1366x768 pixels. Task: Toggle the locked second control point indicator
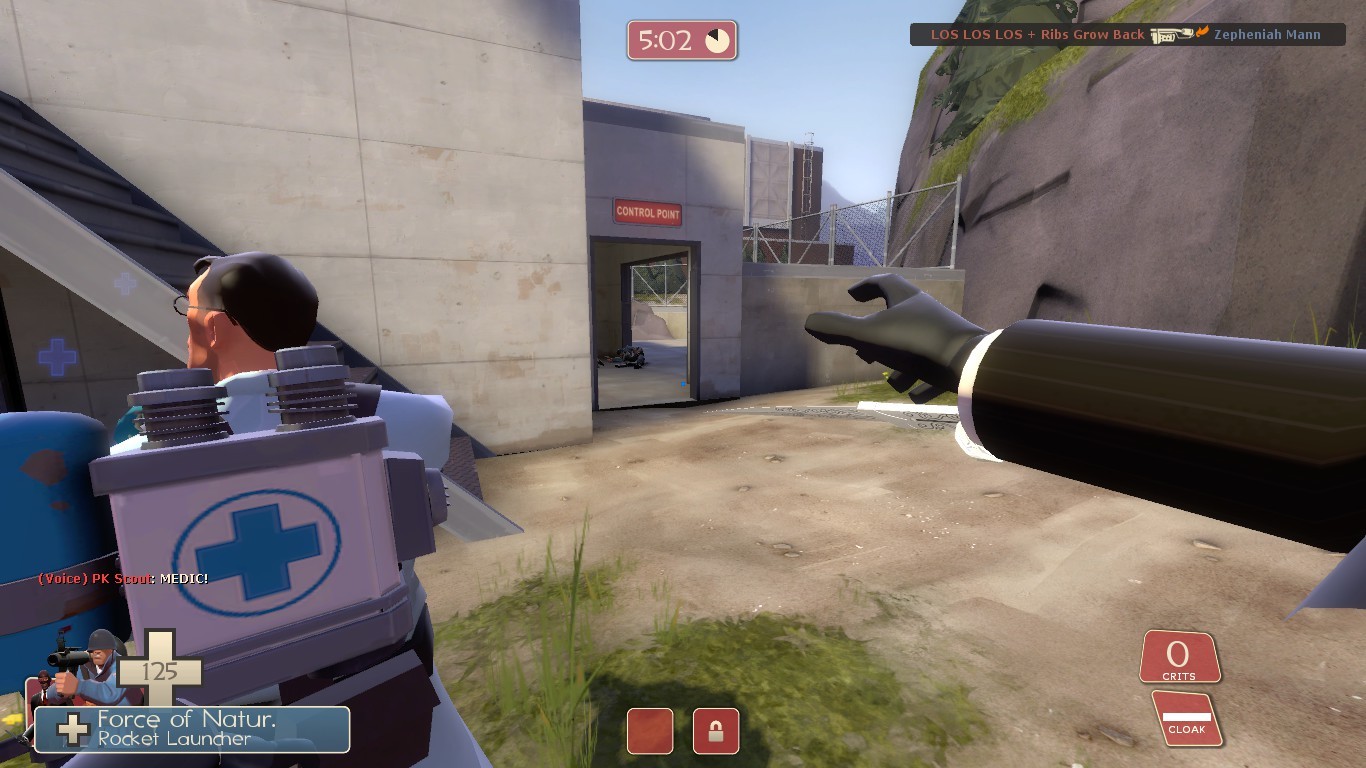click(x=716, y=731)
